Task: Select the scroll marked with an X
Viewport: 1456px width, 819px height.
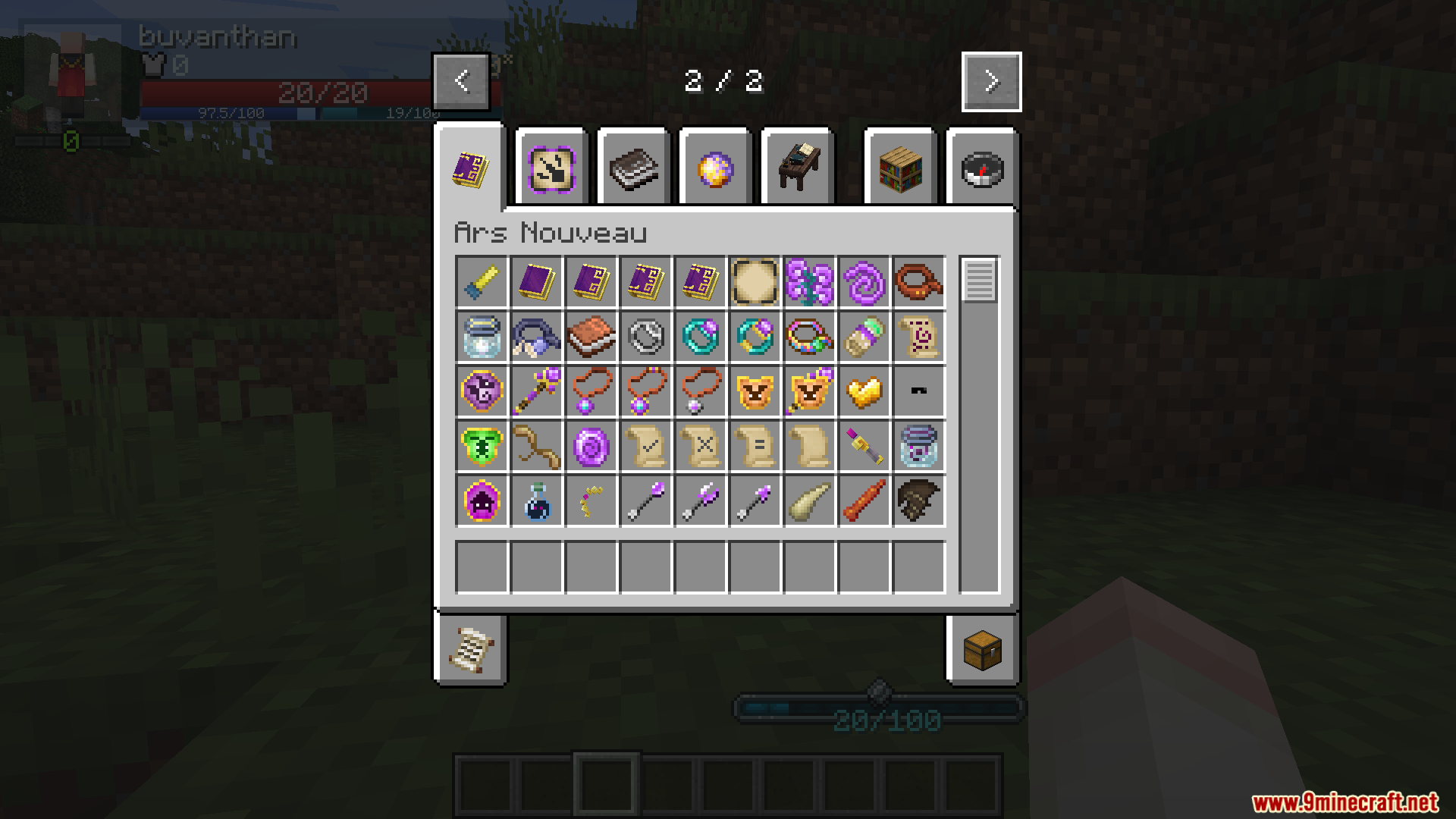Action: click(700, 446)
